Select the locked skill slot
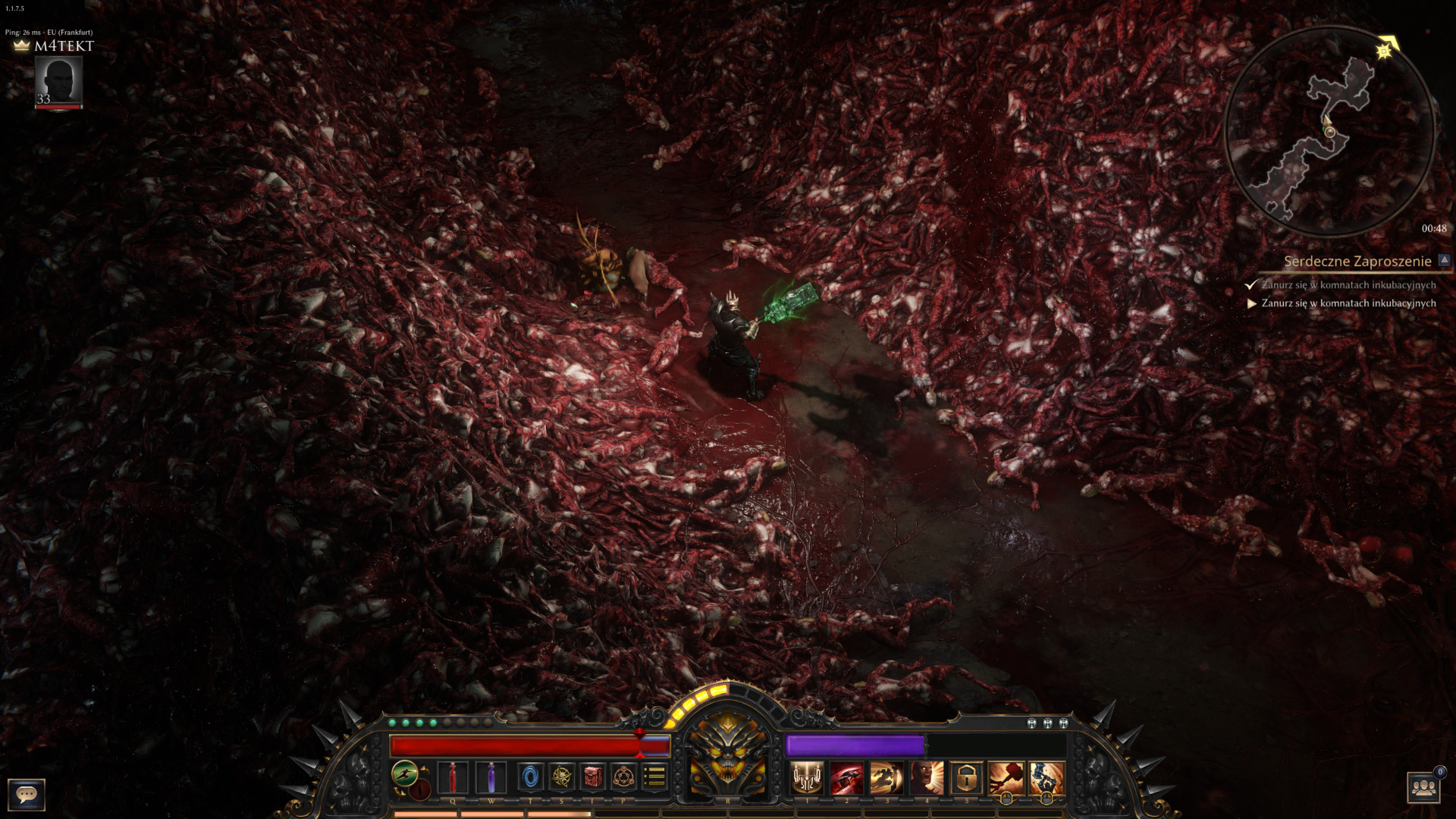The height and width of the screenshot is (819, 1456). [x=966, y=778]
